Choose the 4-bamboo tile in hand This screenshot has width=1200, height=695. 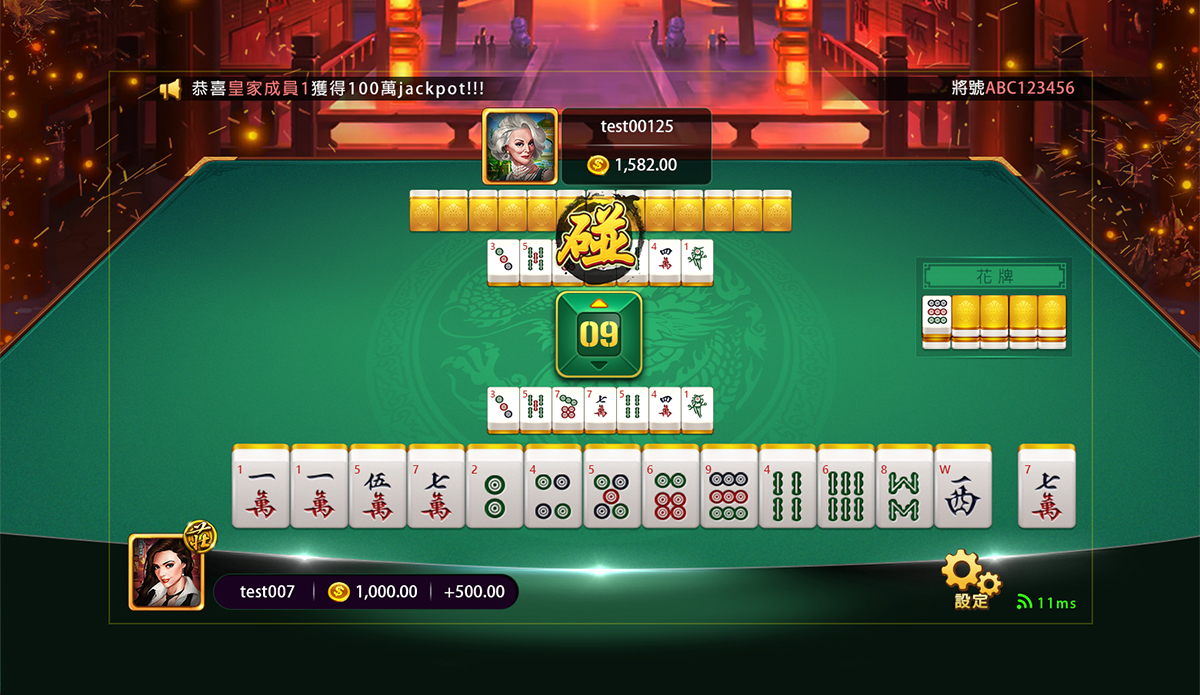[788, 487]
